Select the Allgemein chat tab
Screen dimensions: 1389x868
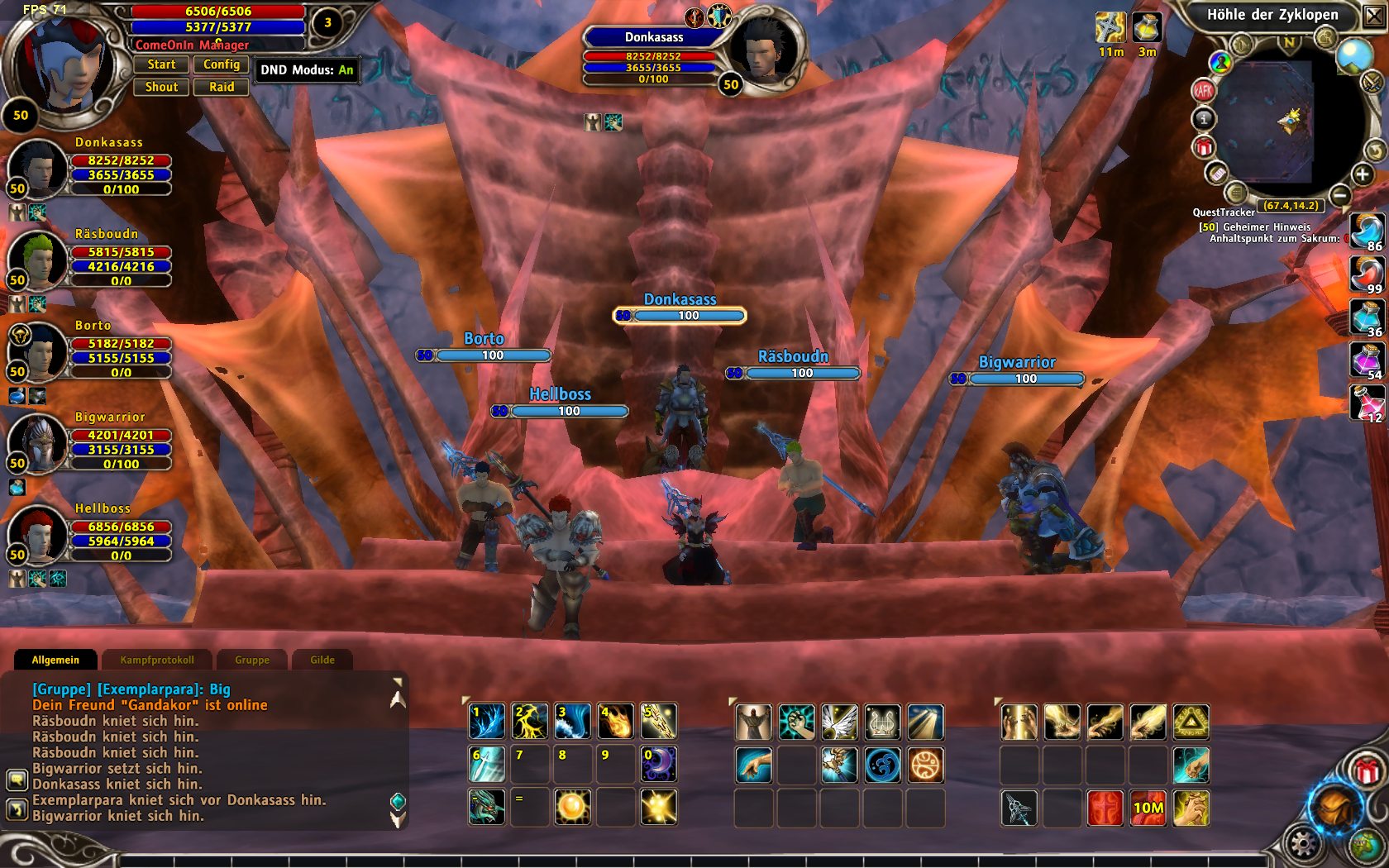pyautogui.click(x=55, y=660)
